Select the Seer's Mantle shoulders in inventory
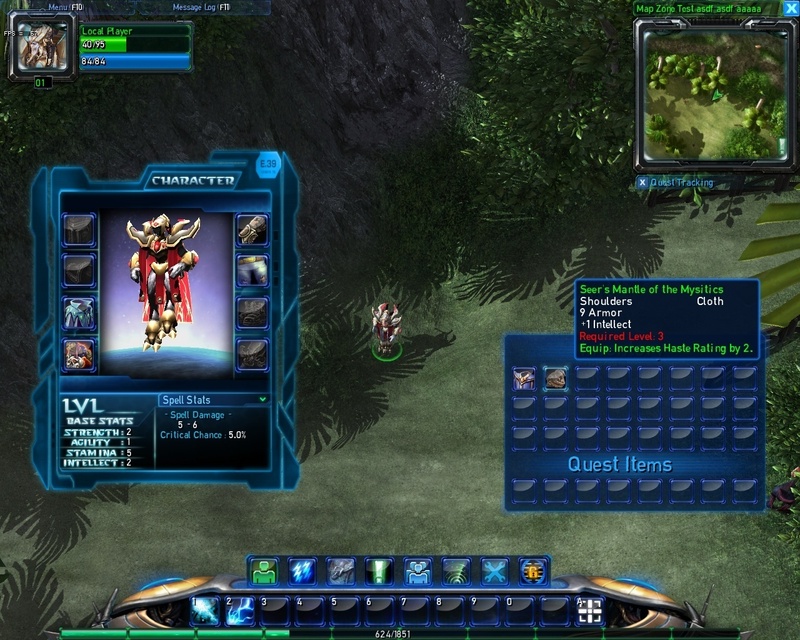The width and height of the screenshot is (800, 640). (555, 377)
